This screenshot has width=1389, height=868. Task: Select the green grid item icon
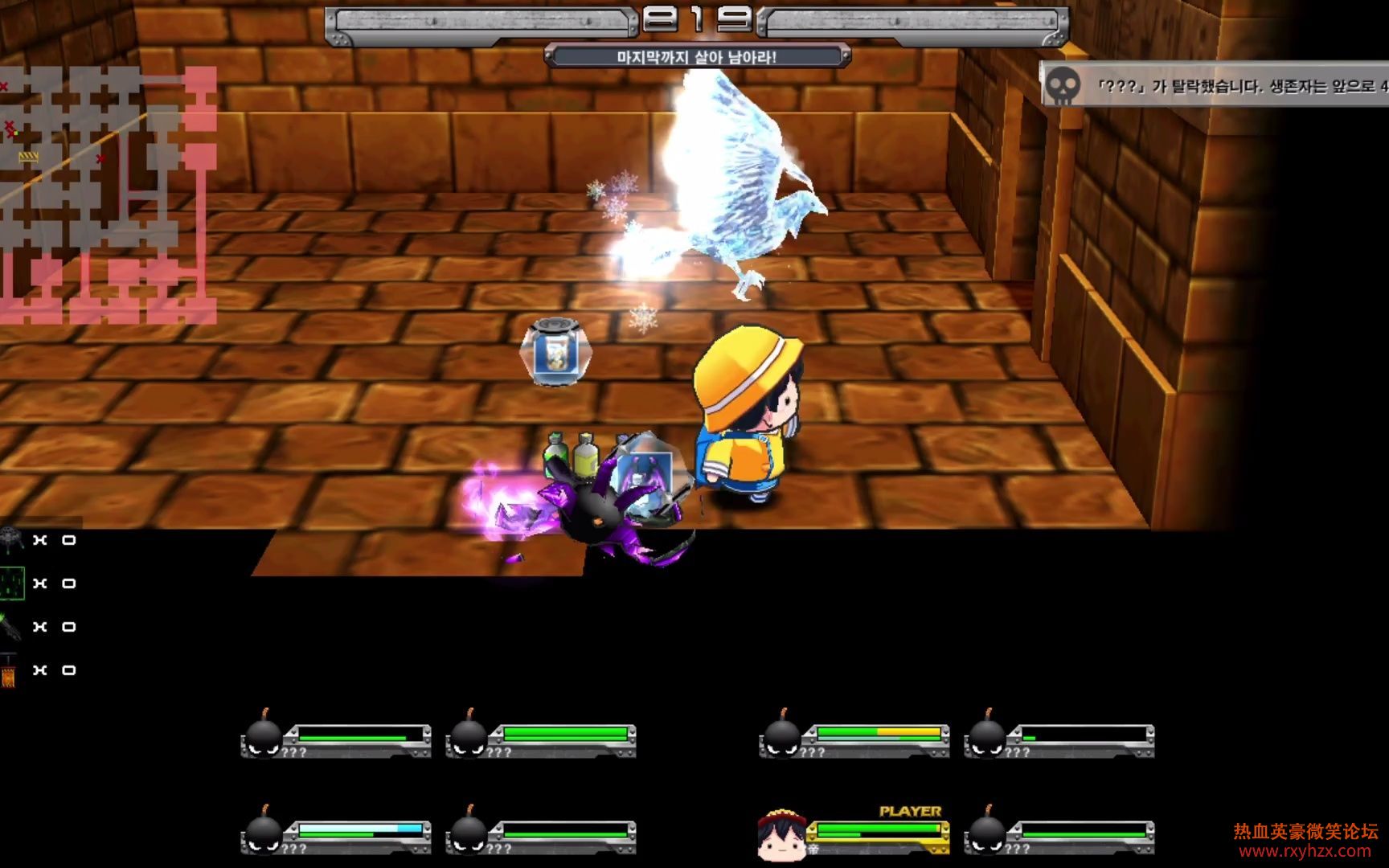click(x=12, y=583)
